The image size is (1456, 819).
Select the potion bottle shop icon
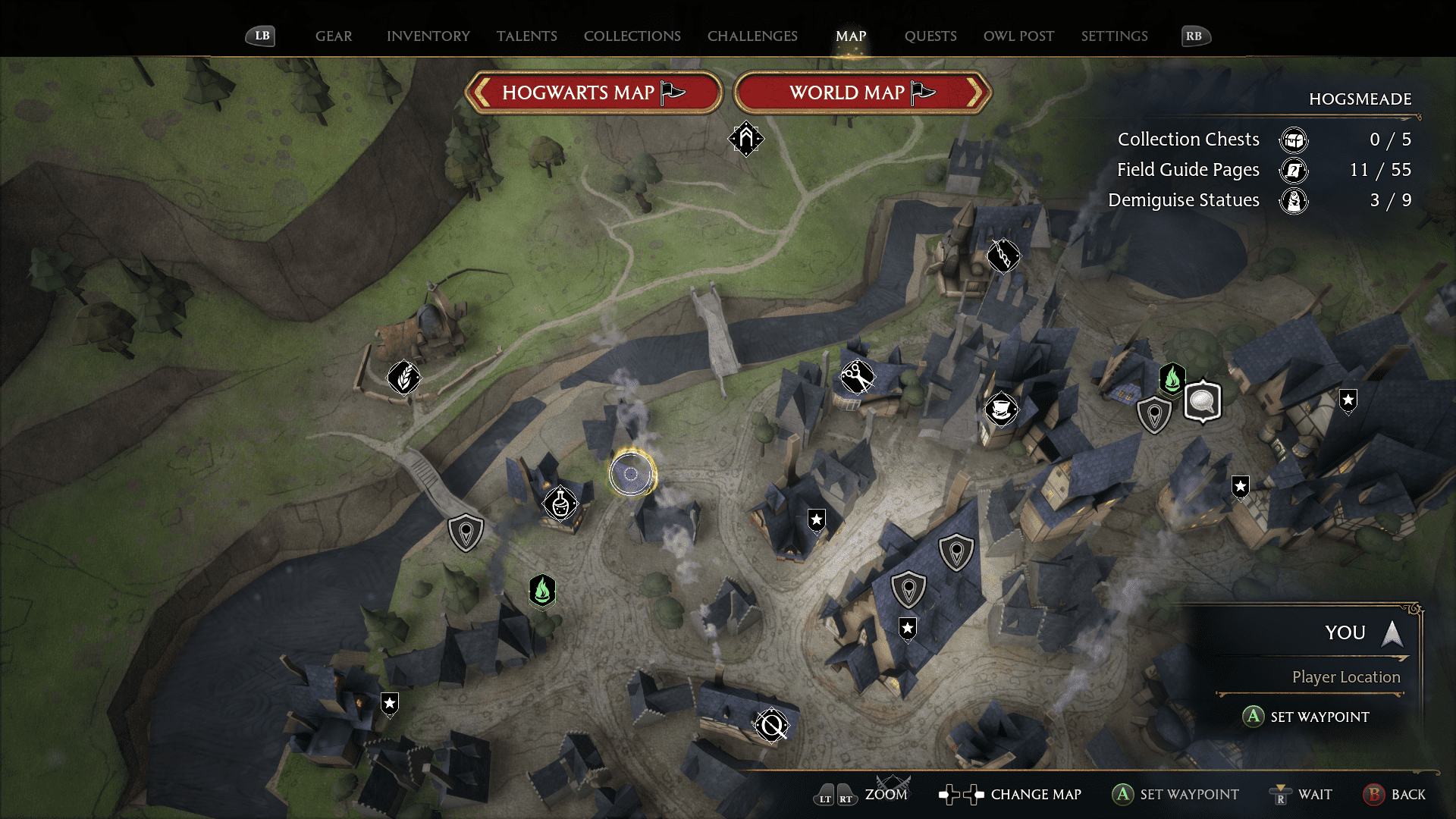coord(559,503)
